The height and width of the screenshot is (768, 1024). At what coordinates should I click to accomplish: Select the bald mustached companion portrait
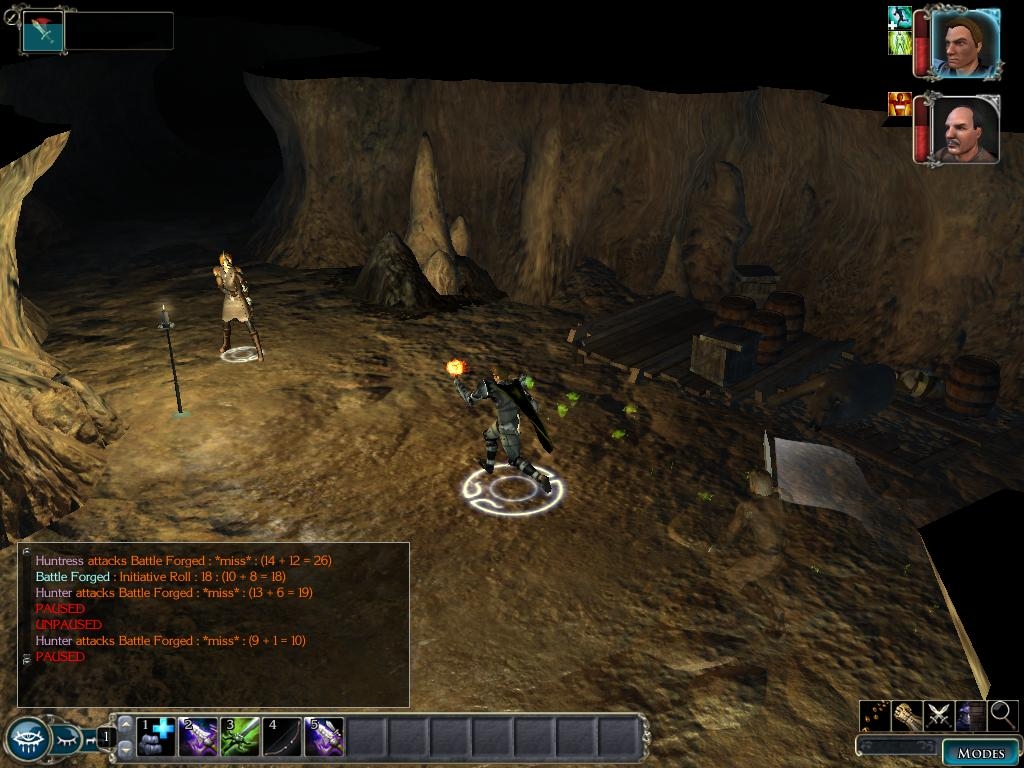pyautogui.click(x=966, y=129)
